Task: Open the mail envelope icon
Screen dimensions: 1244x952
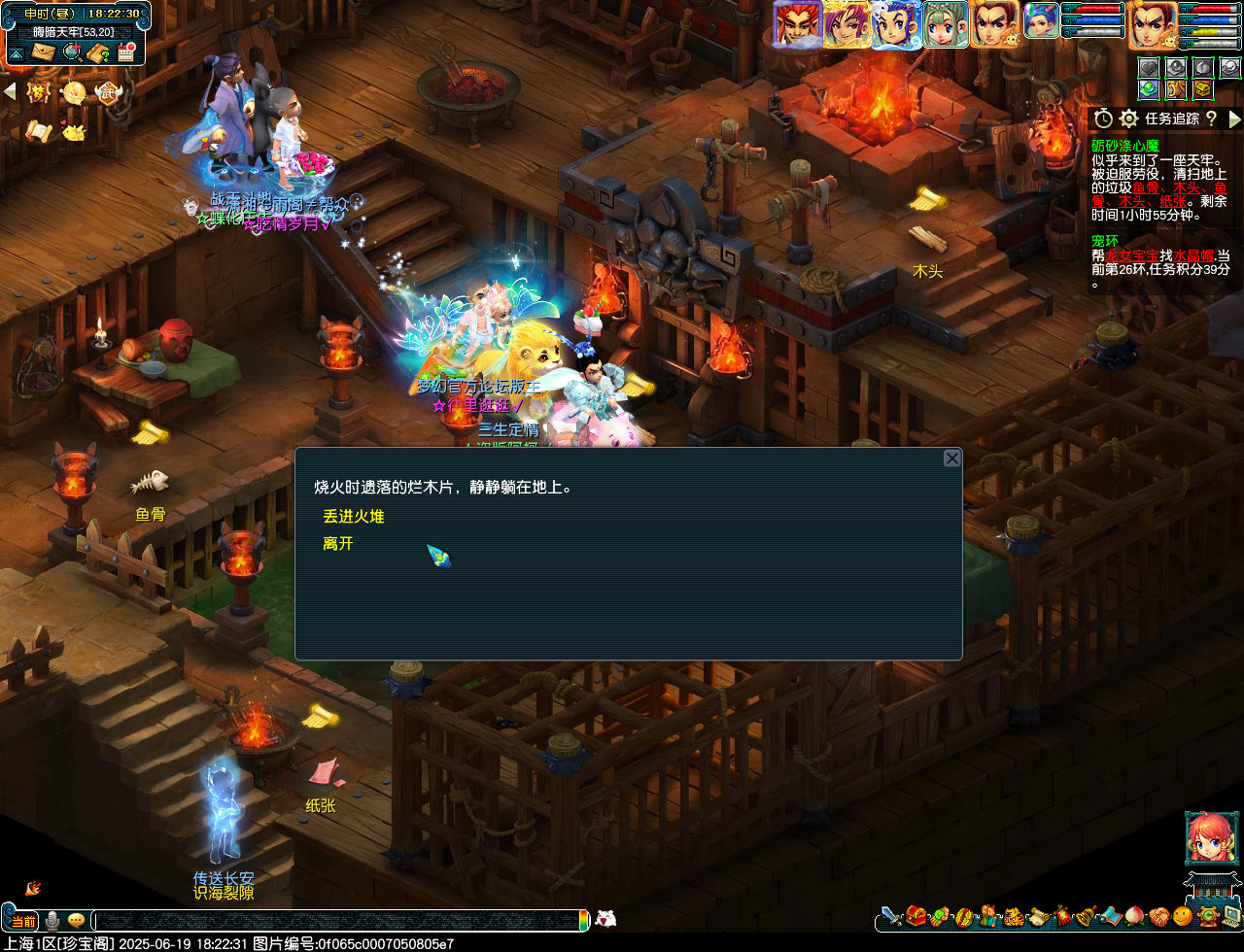Action: coord(41,51)
